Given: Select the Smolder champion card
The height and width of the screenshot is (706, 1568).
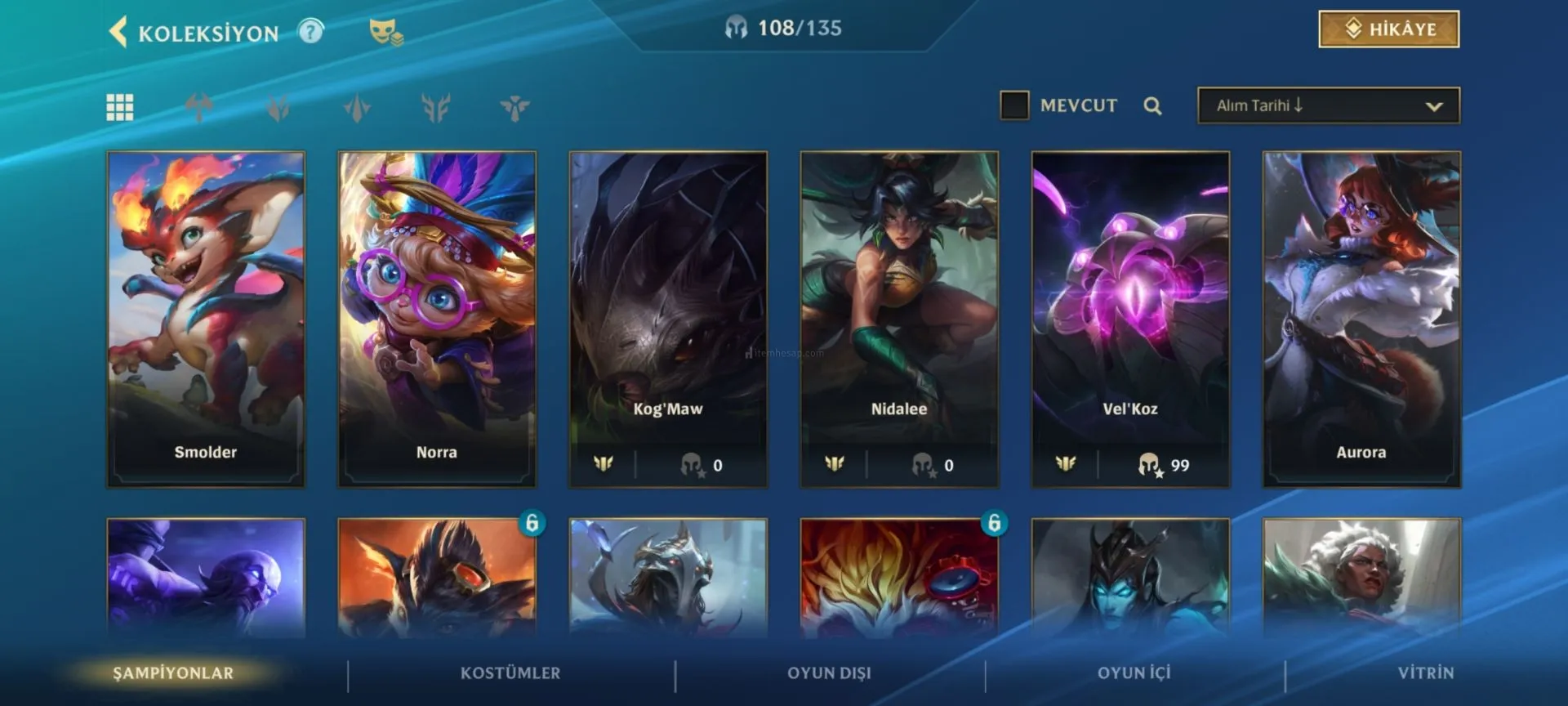Looking at the screenshot, I should click(206, 319).
